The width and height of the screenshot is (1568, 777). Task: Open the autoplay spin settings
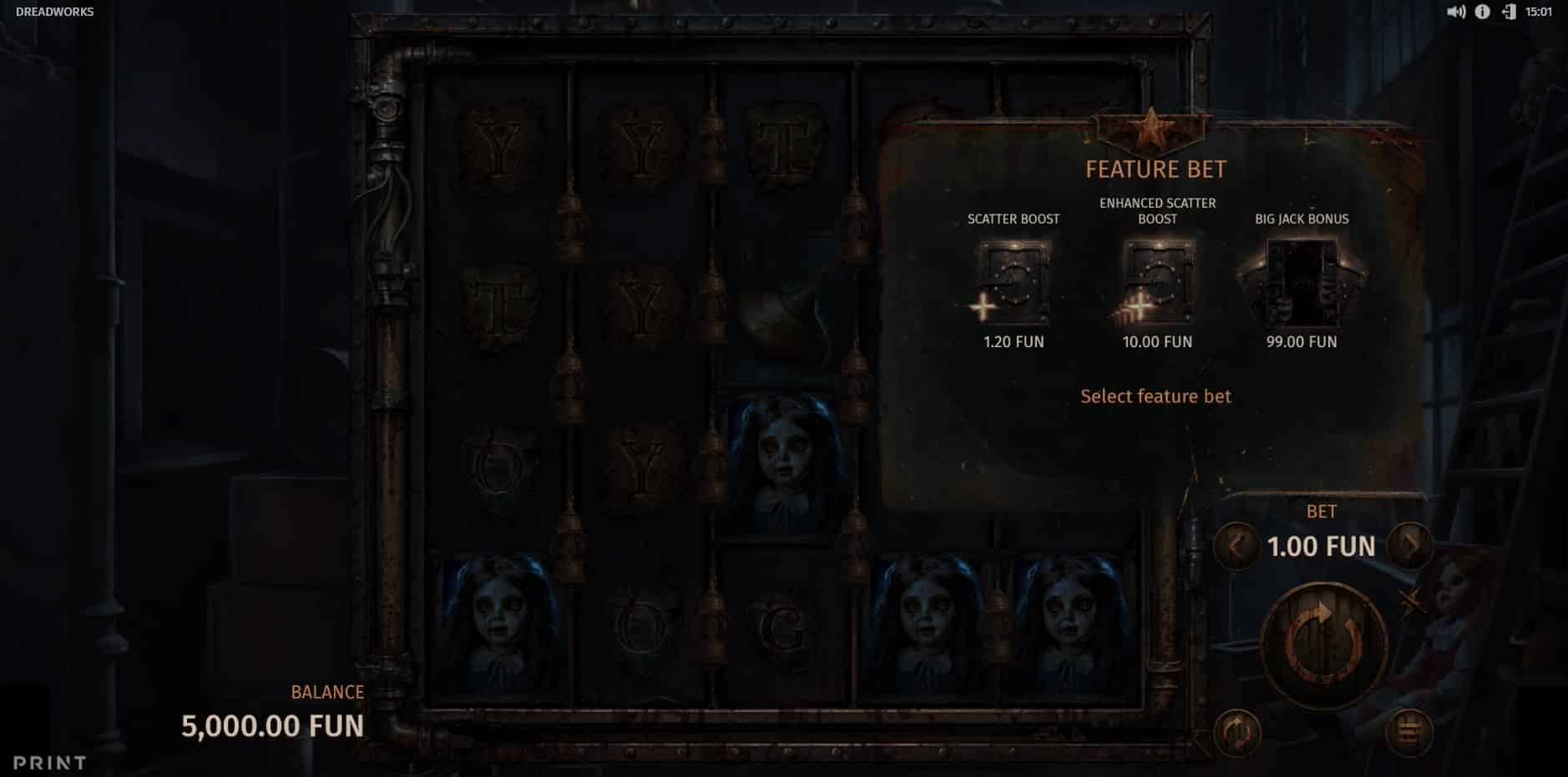(1237, 733)
